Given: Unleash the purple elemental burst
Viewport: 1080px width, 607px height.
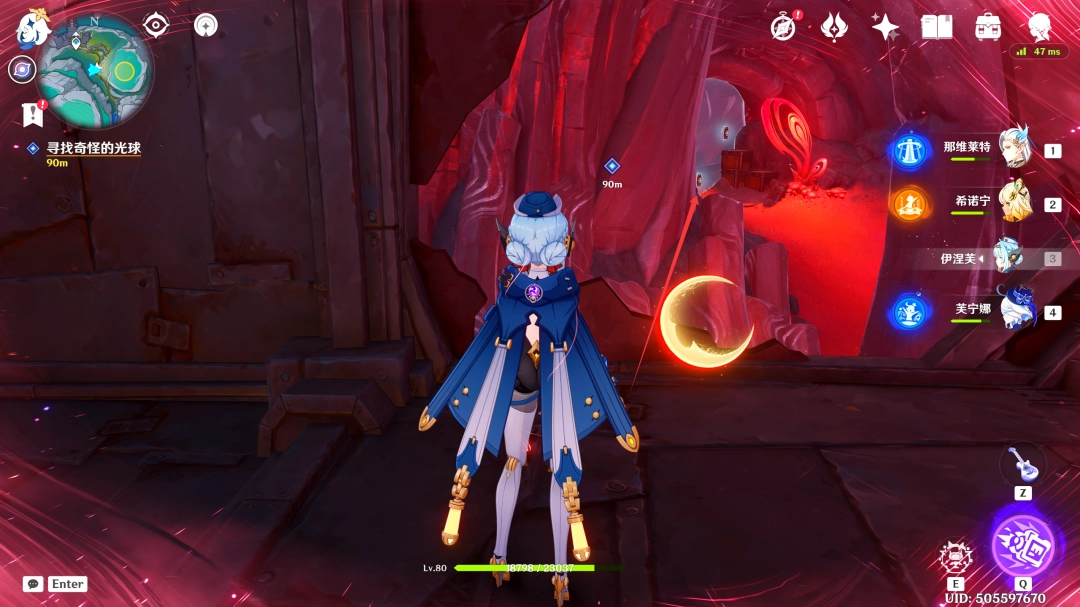Looking at the screenshot, I should (x=1022, y=546).
